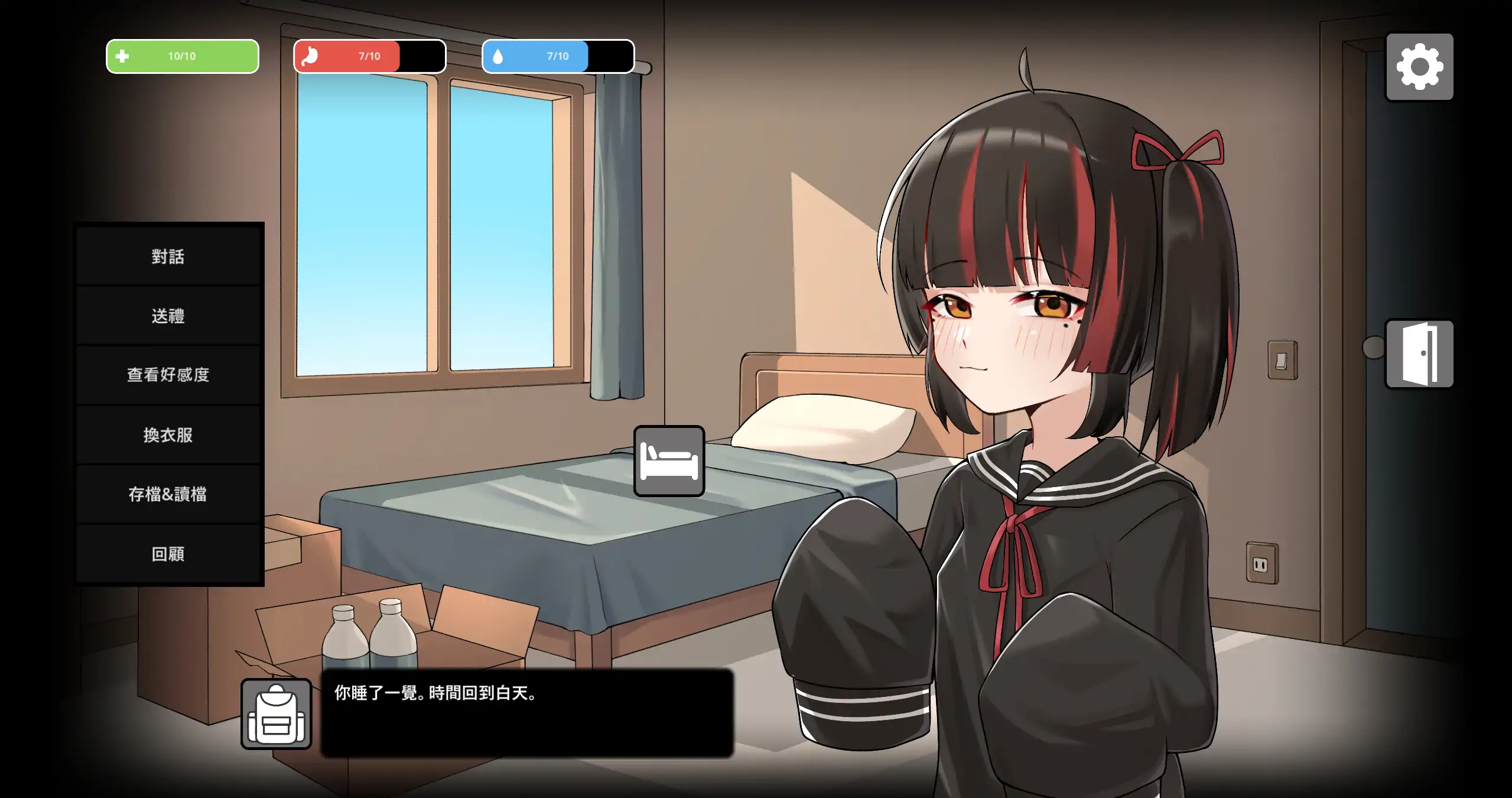This screenshot has height=798, width=1512.
Task: Select the 回顧 review menu entry
Action: pos(168,554)
